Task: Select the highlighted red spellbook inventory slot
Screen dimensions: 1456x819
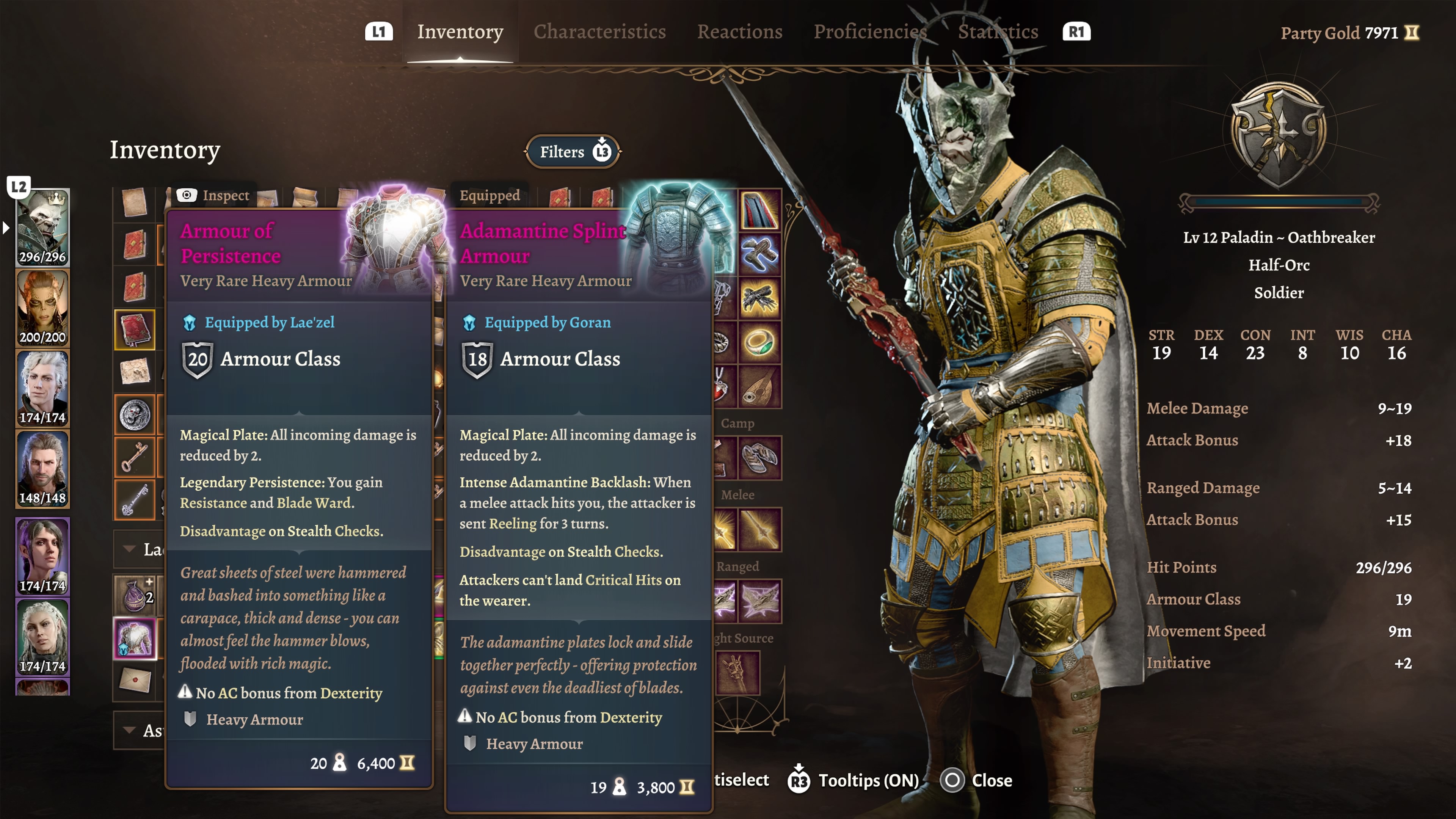Action: point(135,329)
